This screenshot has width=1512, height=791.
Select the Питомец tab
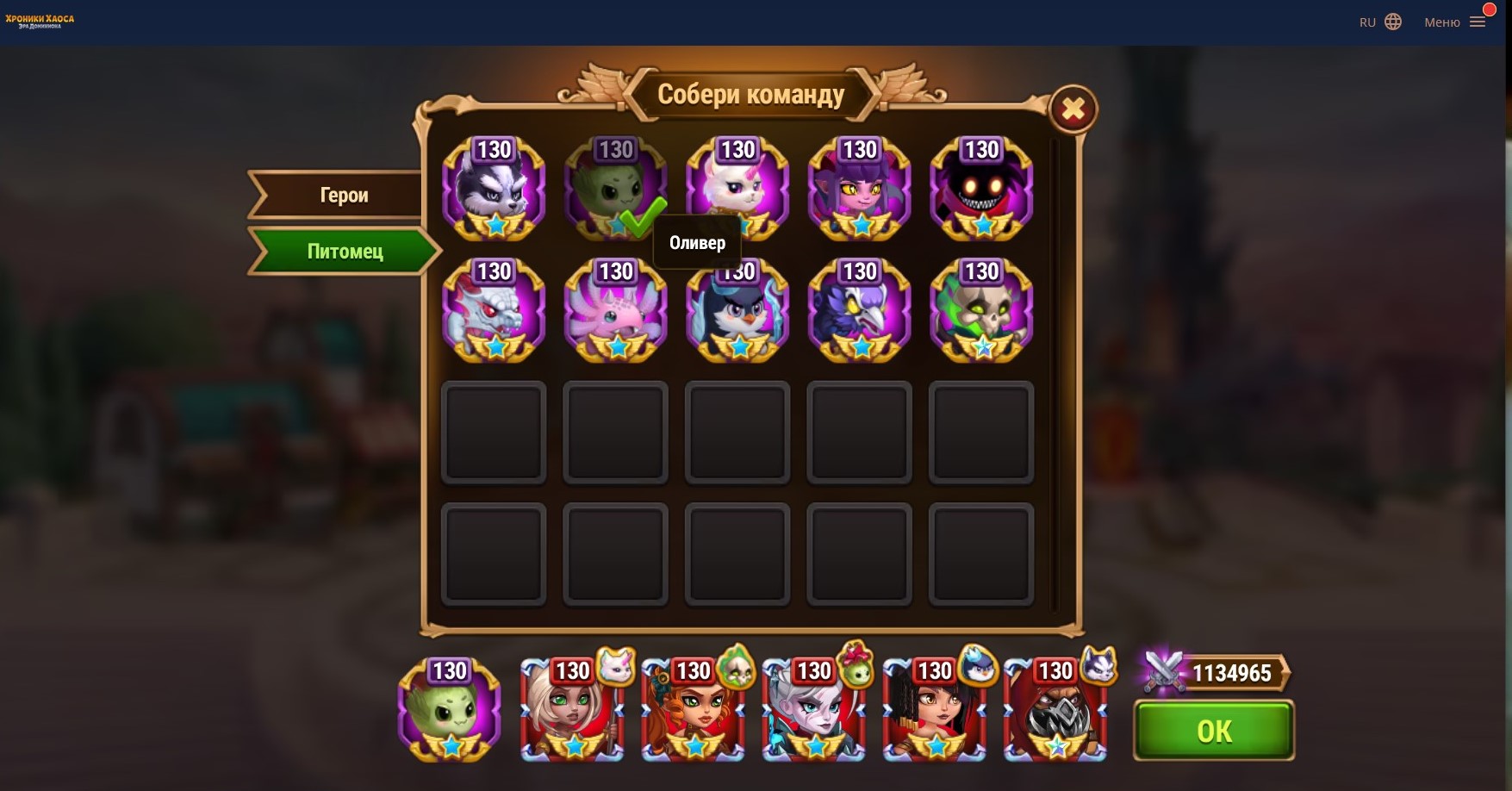point(345,252)
